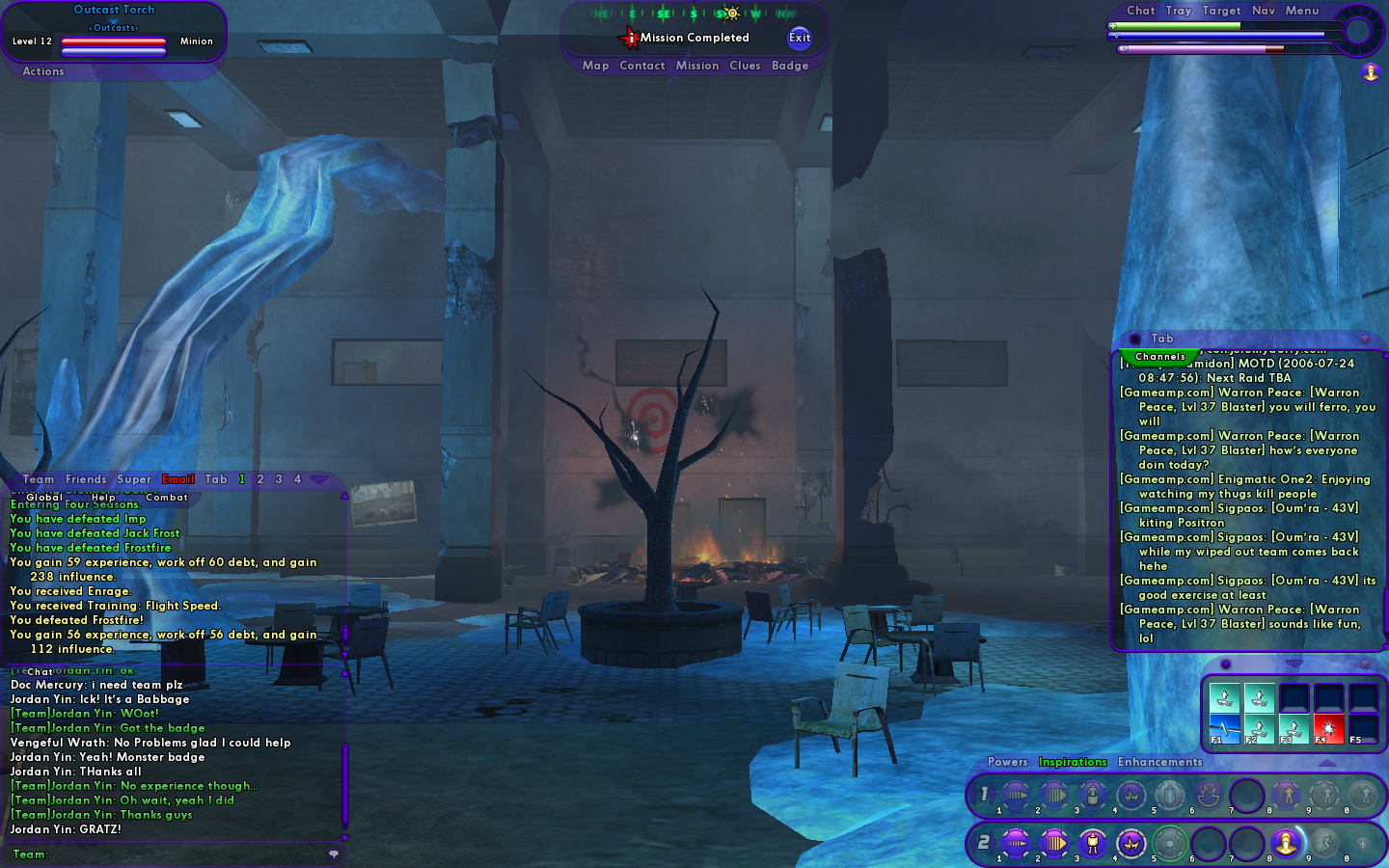Open the Actions menu for target
This screenshot has width=1389, height=868.
pyautogui.click(x=43, y=71)
